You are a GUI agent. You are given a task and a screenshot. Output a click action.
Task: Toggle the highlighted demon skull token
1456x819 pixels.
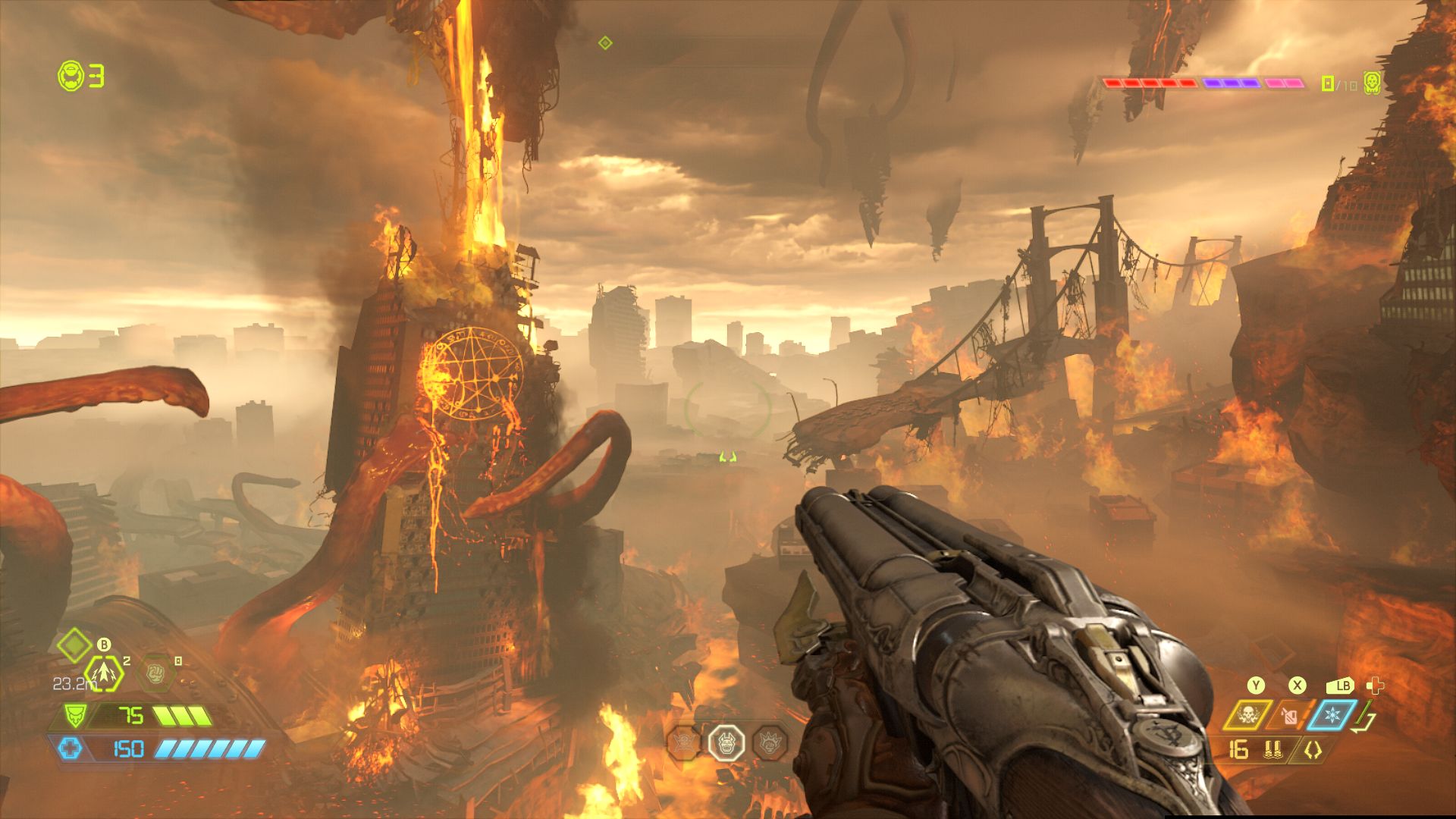726,744
